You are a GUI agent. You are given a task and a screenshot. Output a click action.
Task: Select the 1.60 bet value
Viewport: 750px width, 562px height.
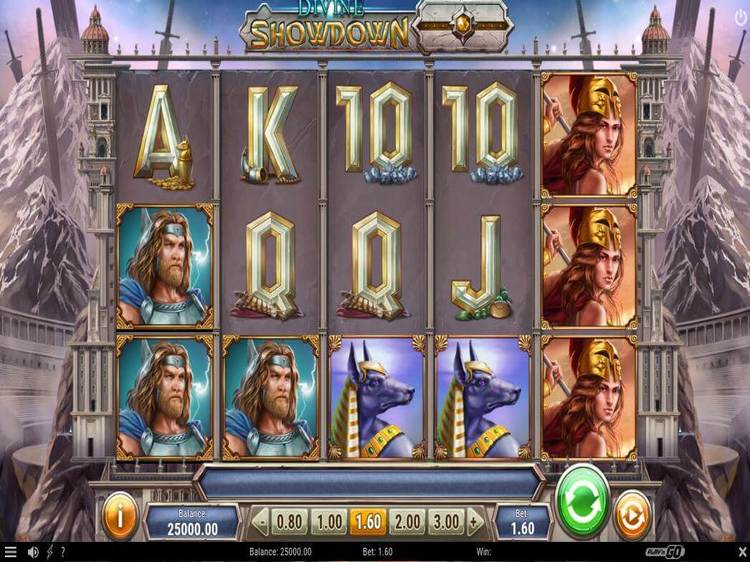pos(367,521)
